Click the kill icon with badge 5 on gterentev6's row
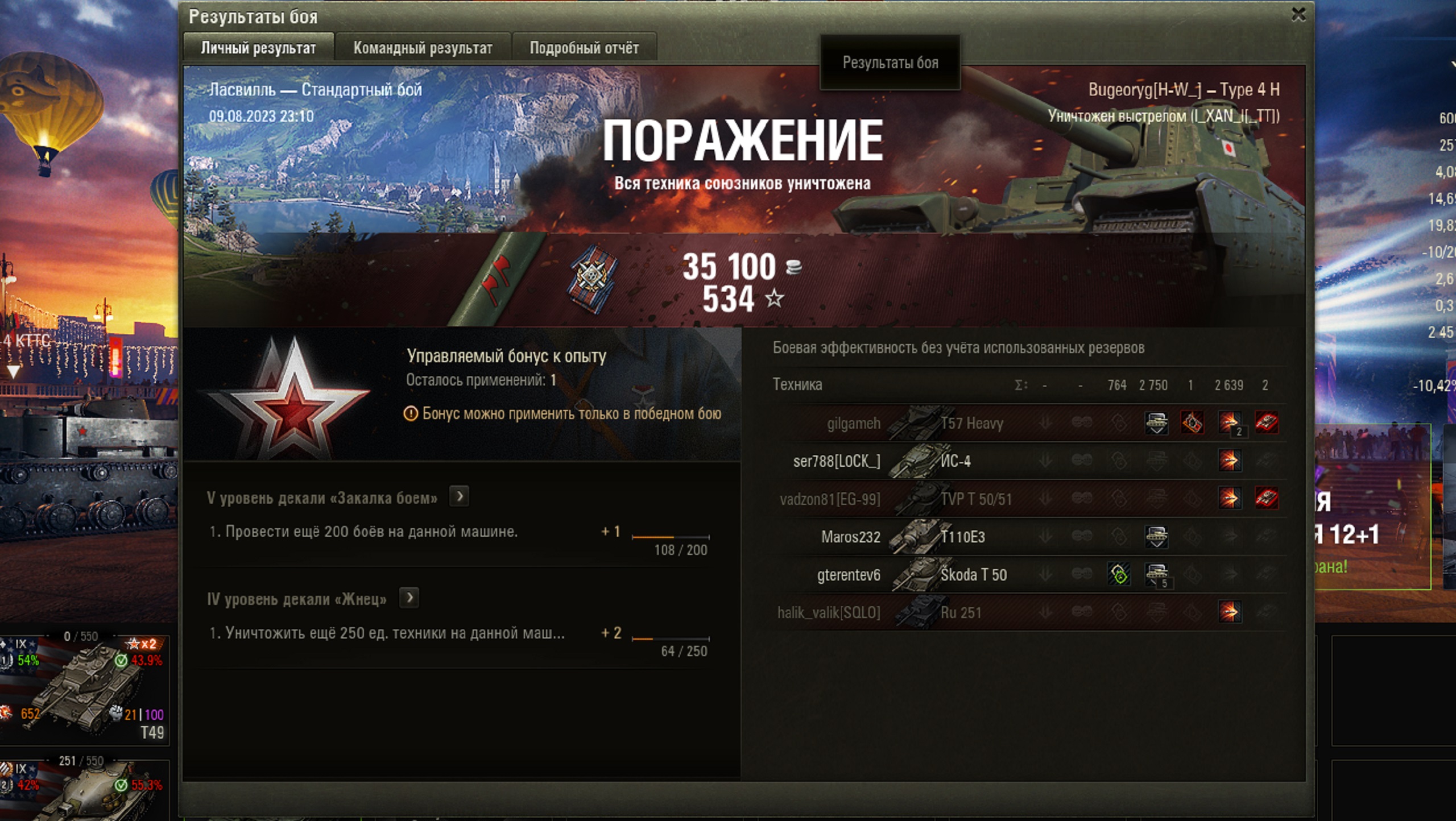 pos(1156,574)
